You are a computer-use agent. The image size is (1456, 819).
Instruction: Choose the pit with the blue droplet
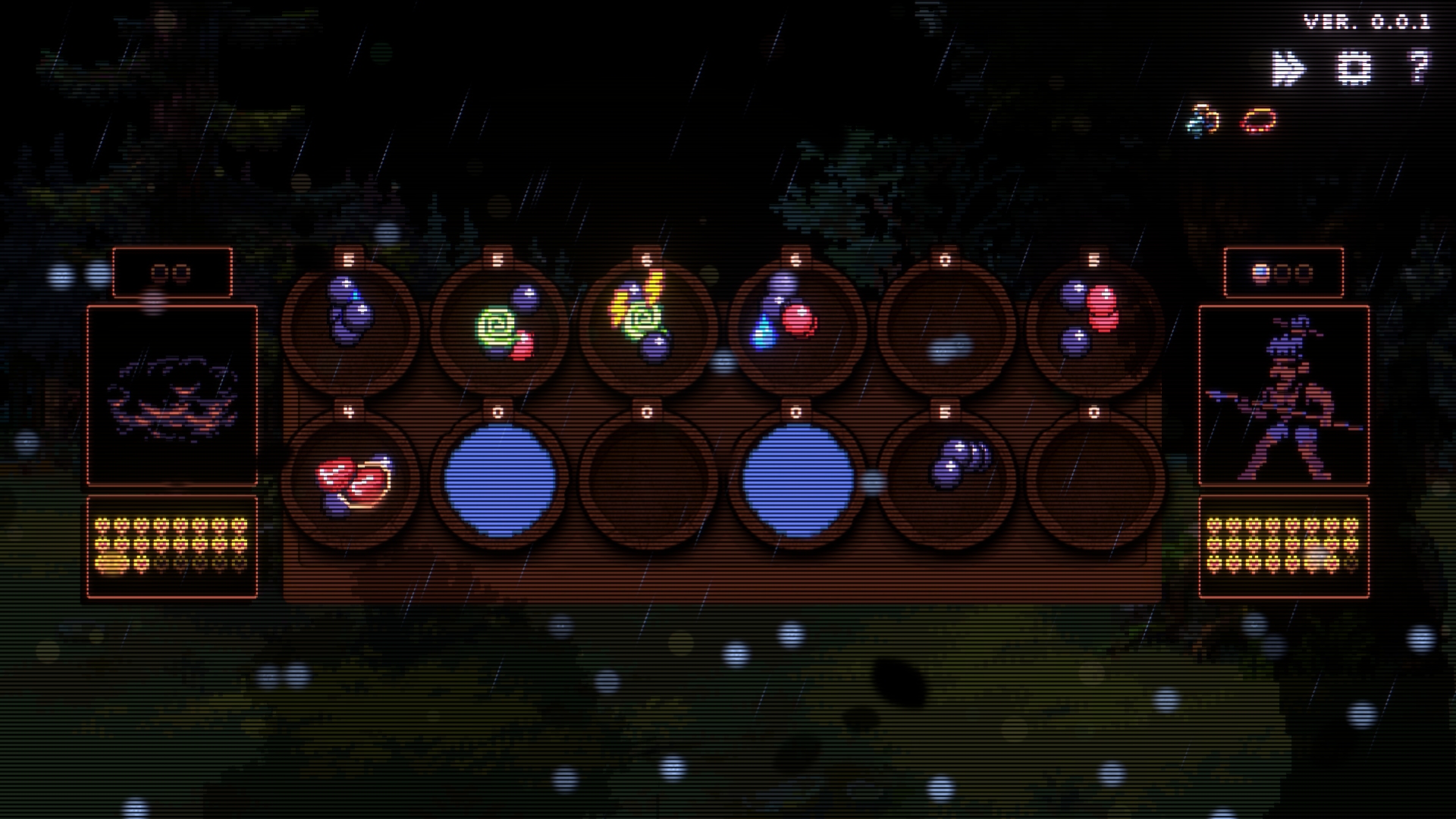pos(795,325)
